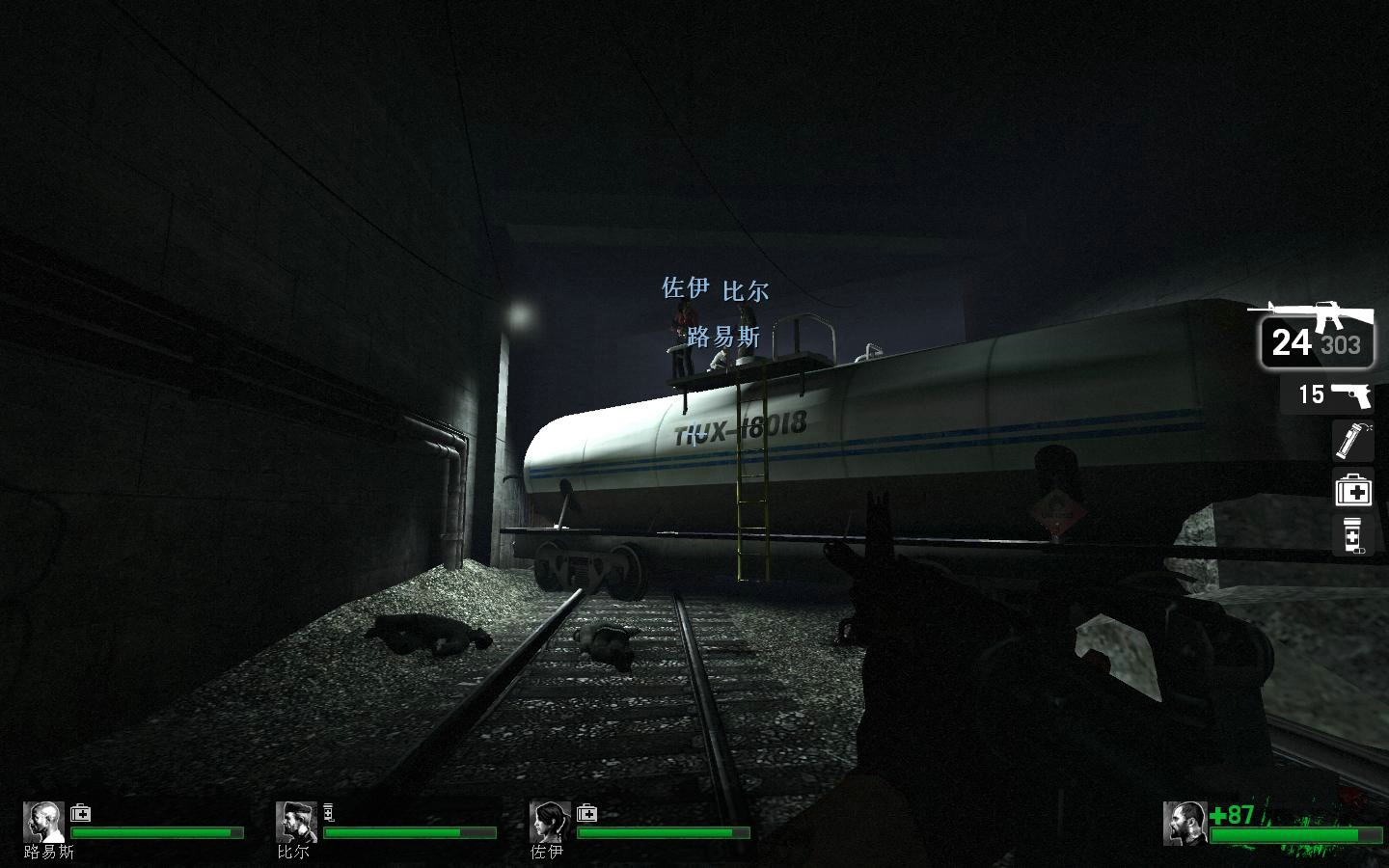
Task: Click your own survivor portrait
Action: click(x=1184, y=823)
